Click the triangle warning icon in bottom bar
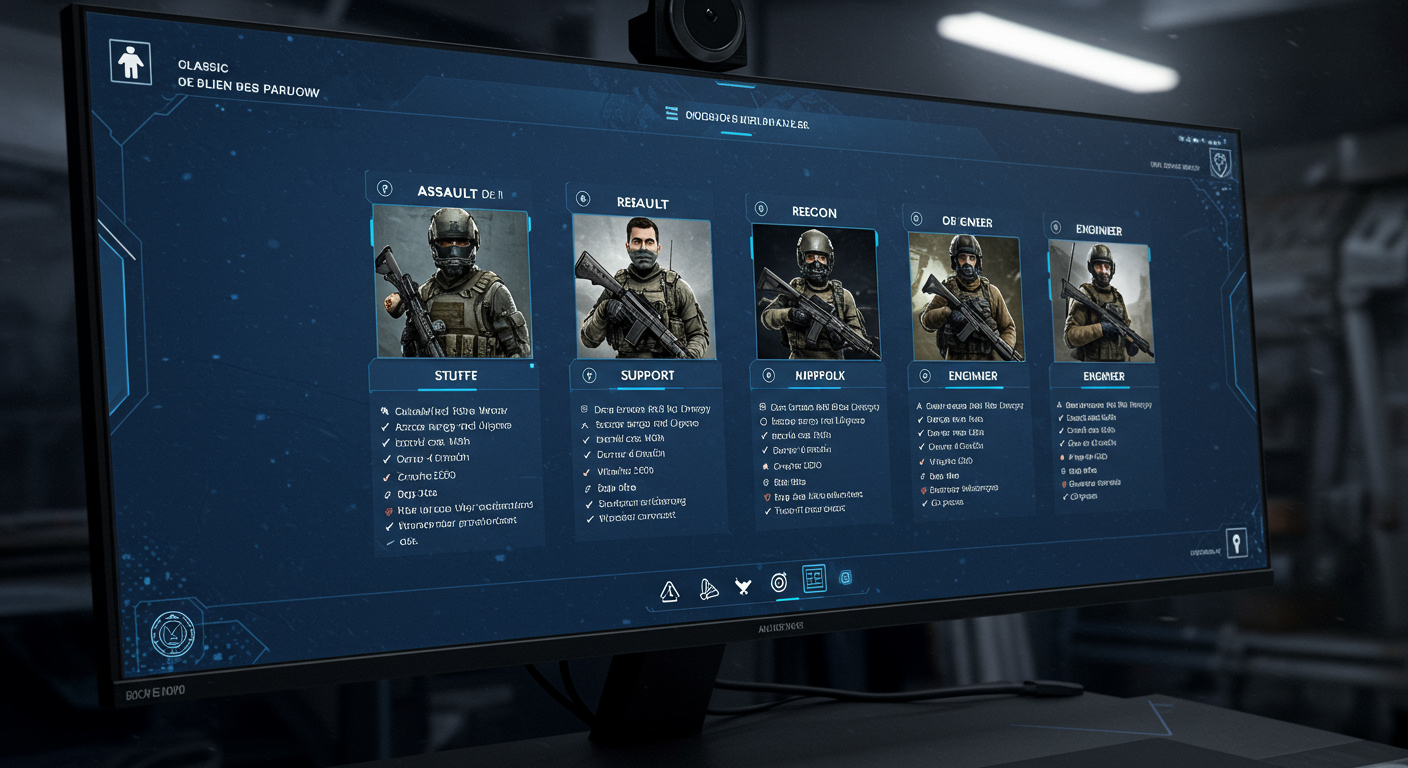This screenshot has width=1408, height=768. tap(670, 591)
